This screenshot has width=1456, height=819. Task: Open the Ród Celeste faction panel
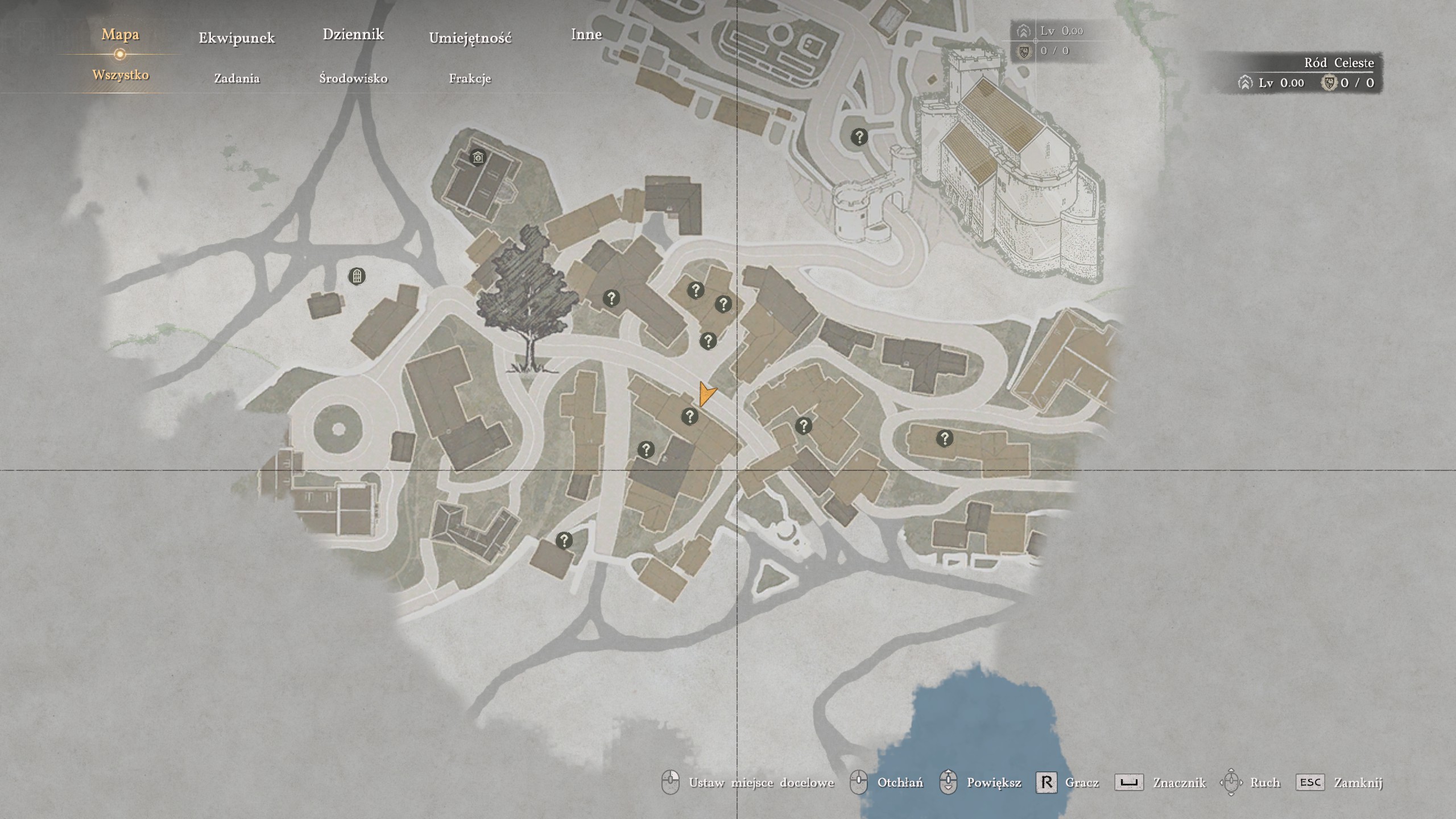coord(1308,73)
